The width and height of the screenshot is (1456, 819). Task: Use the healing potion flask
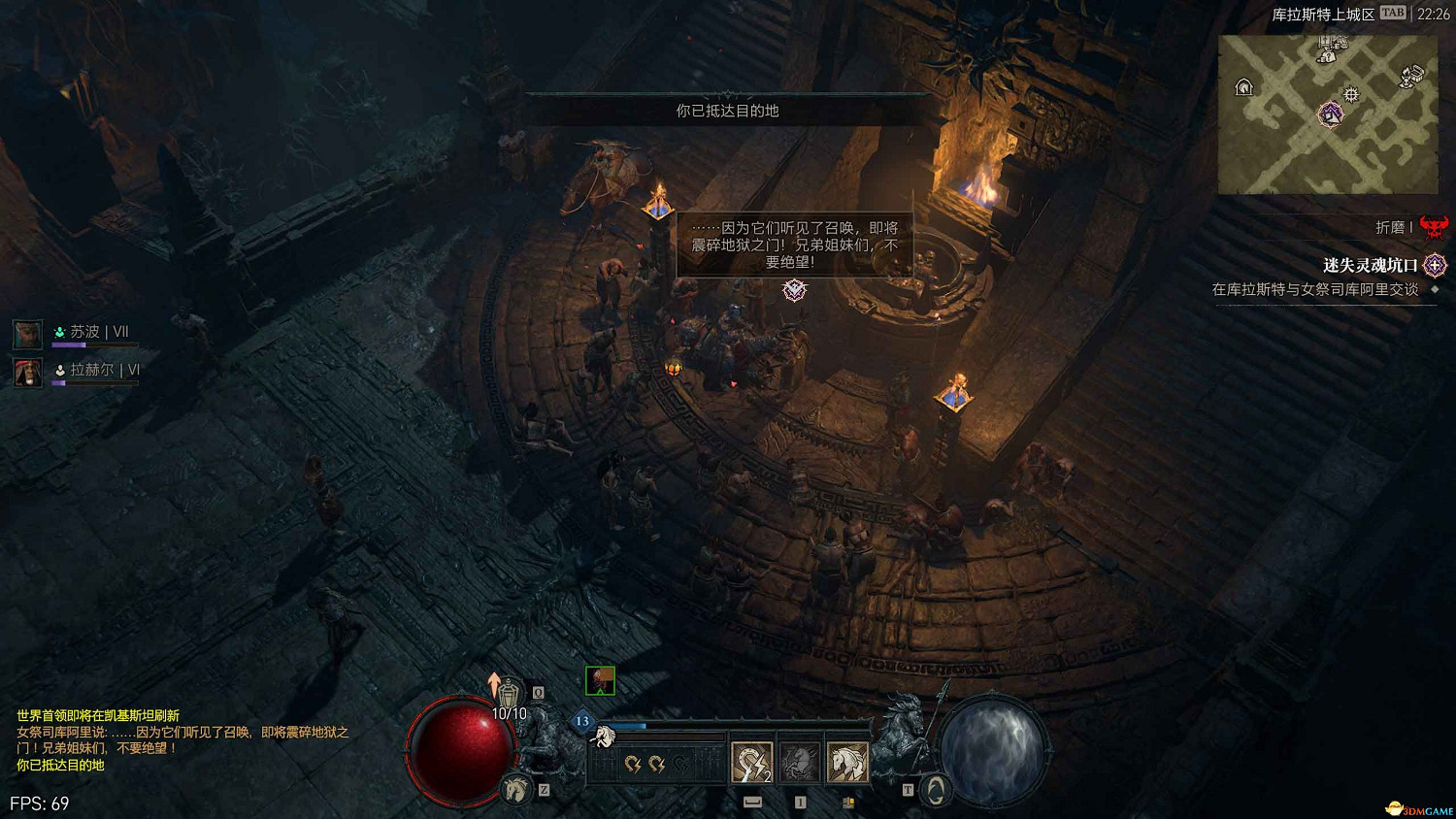pos(509,693)
